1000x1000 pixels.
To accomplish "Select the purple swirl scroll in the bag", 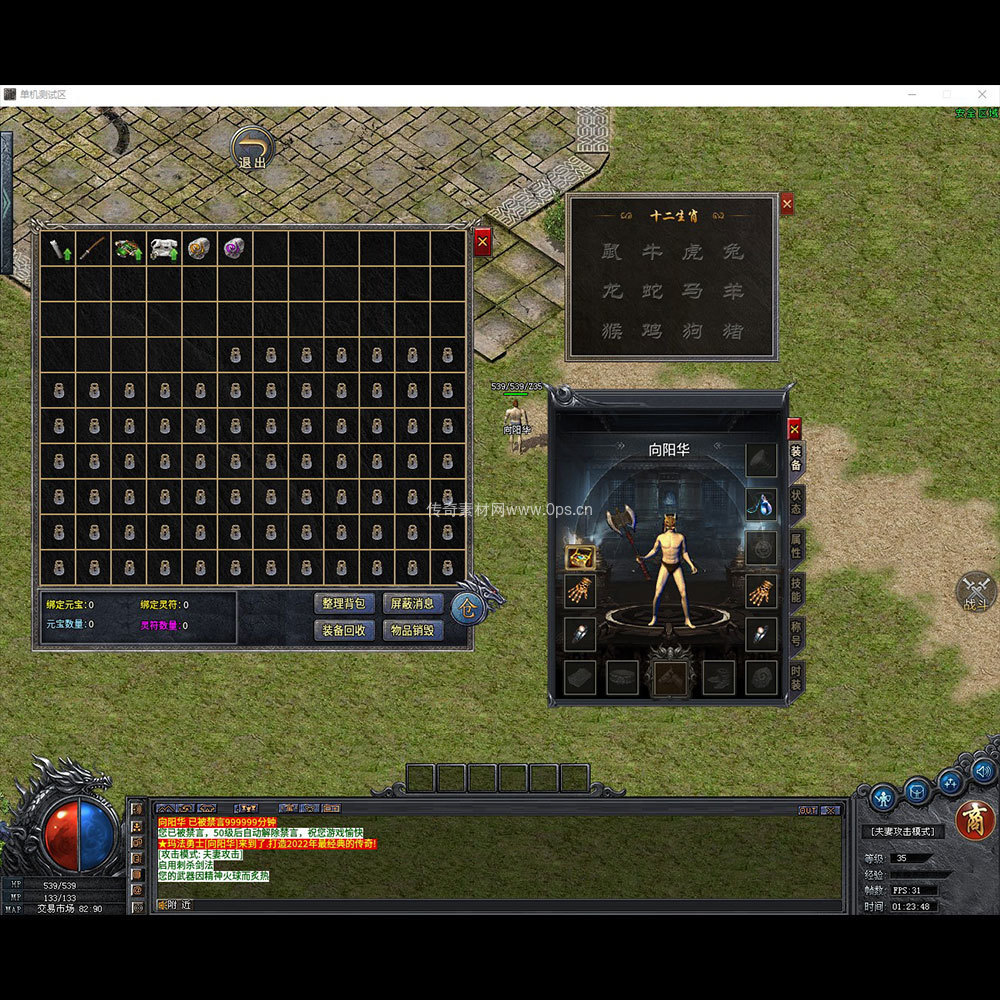I will point(234,248).
